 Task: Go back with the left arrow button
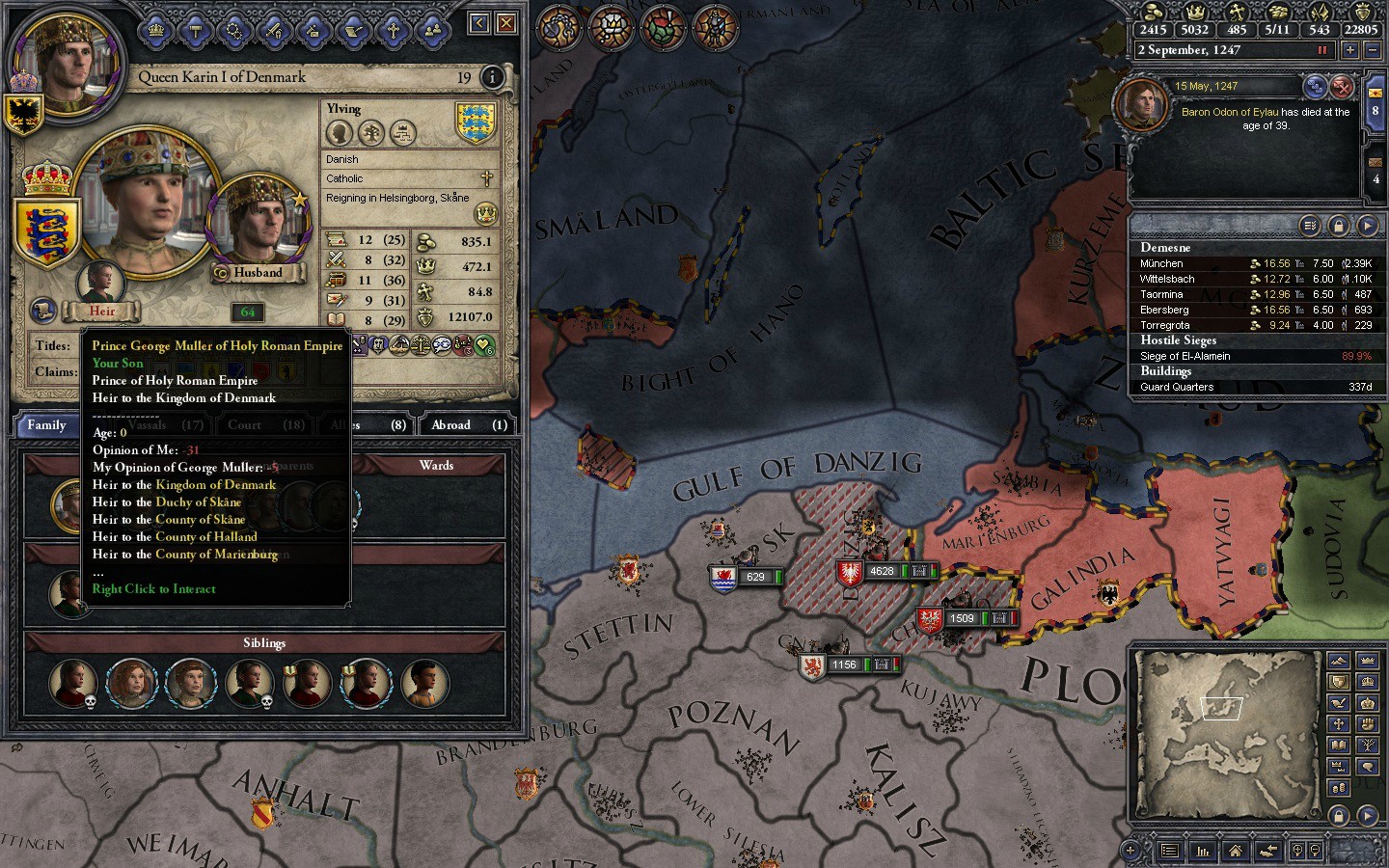coord(479,23)
